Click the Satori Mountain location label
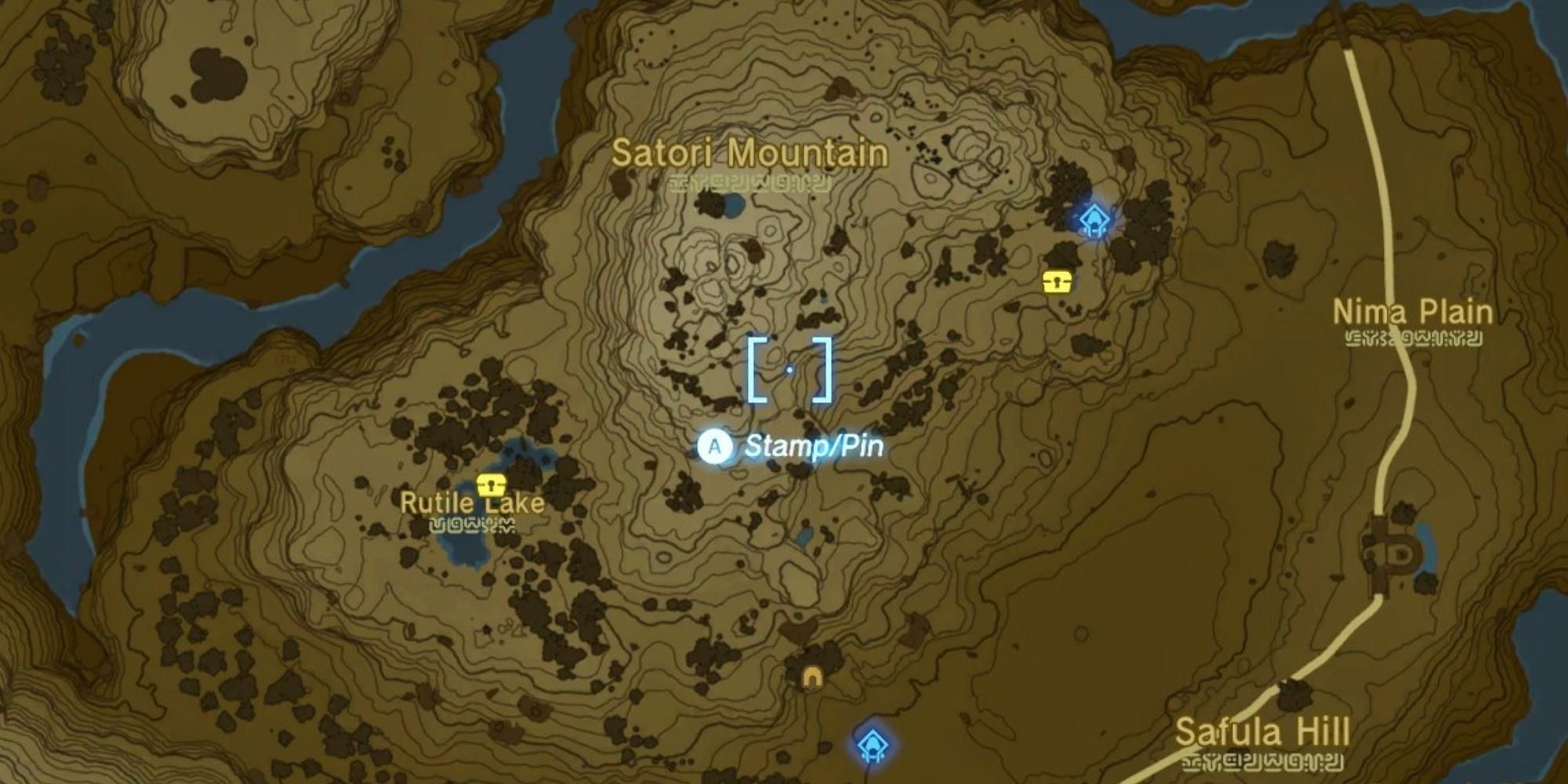 [749, 154]
